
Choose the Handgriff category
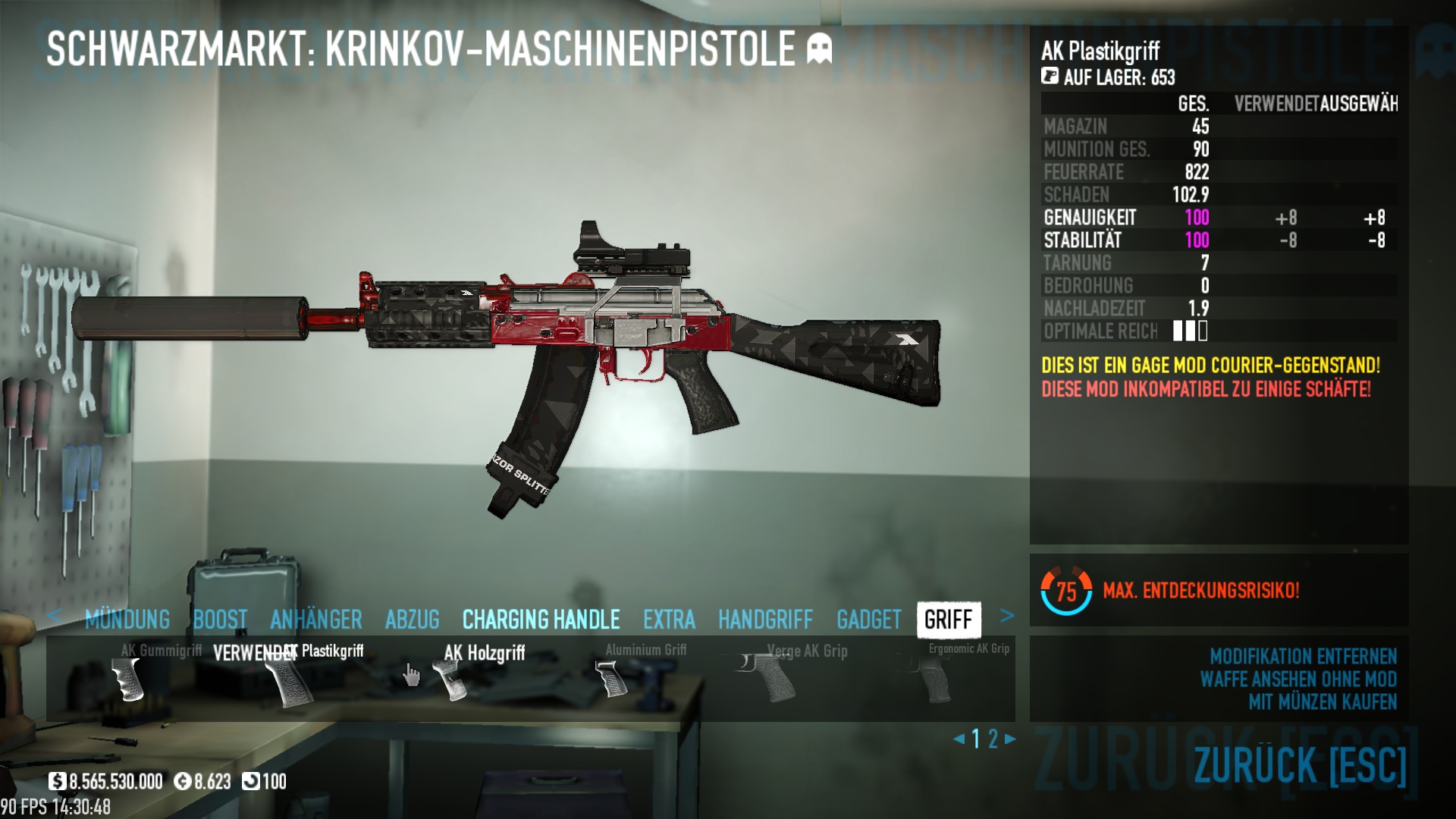tap(765, 620)
